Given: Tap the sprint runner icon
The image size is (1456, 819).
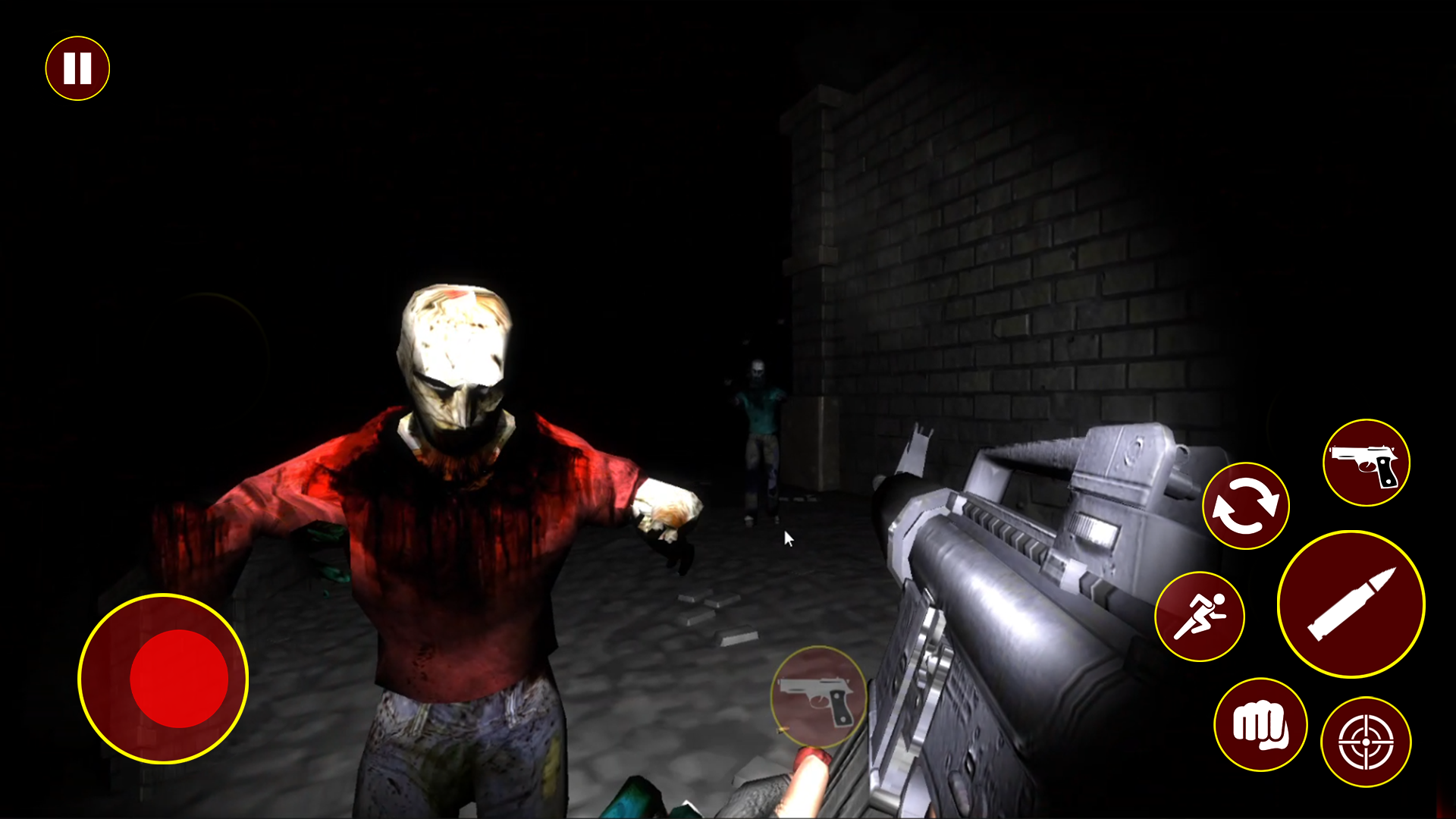Looking at the screenshot, I should [1202, 616].
